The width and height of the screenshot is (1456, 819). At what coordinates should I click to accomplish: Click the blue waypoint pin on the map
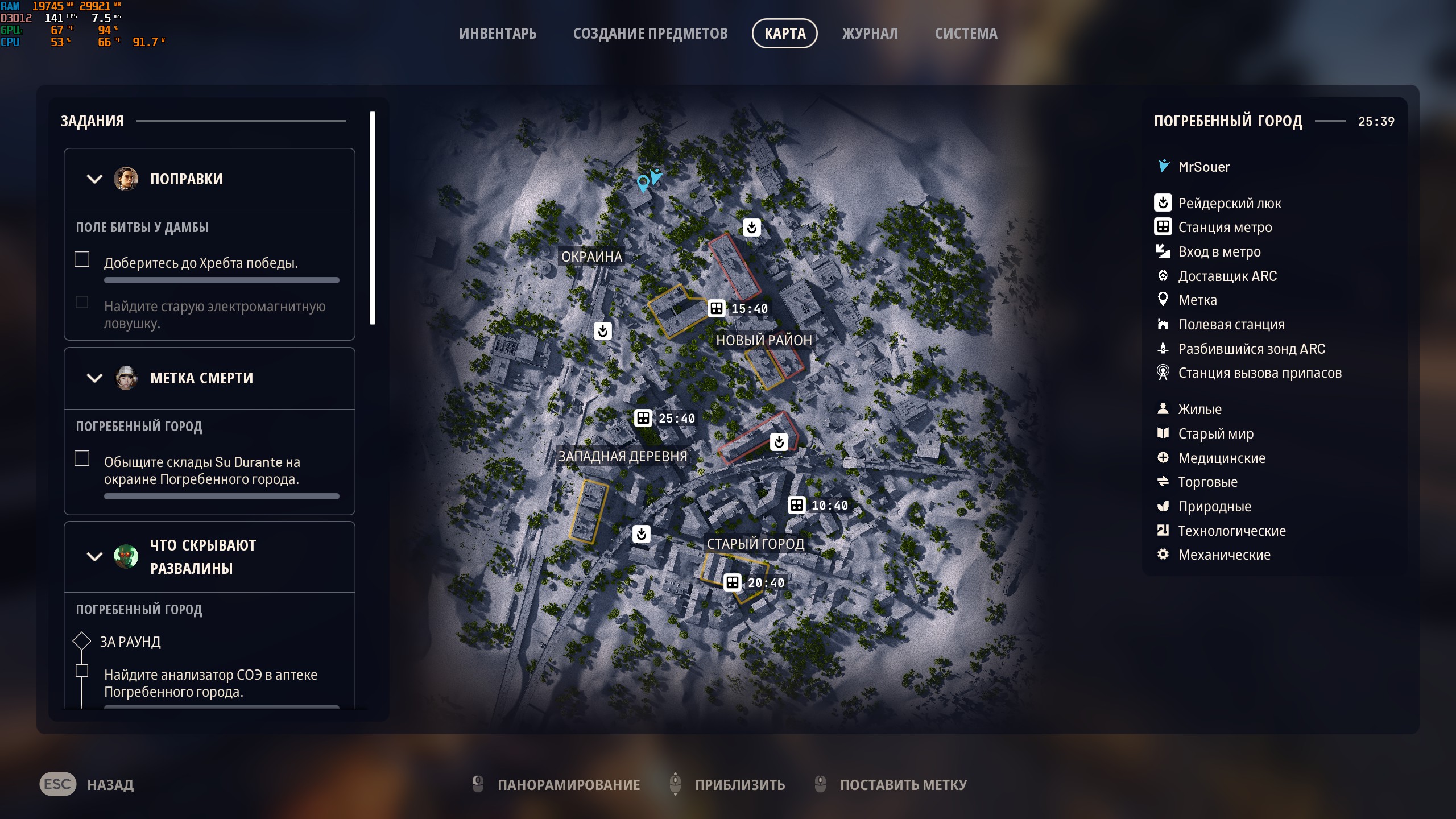point(643,183)
